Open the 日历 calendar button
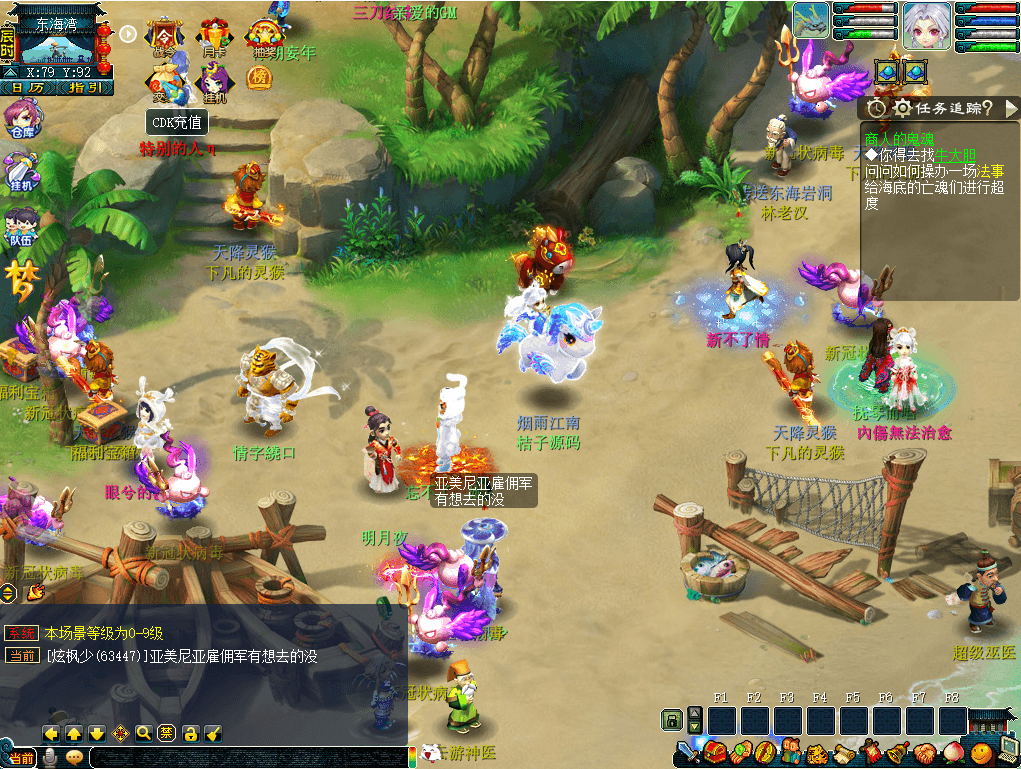The image size is (1021, 769). pyautogui.click(x=30, y=88)
